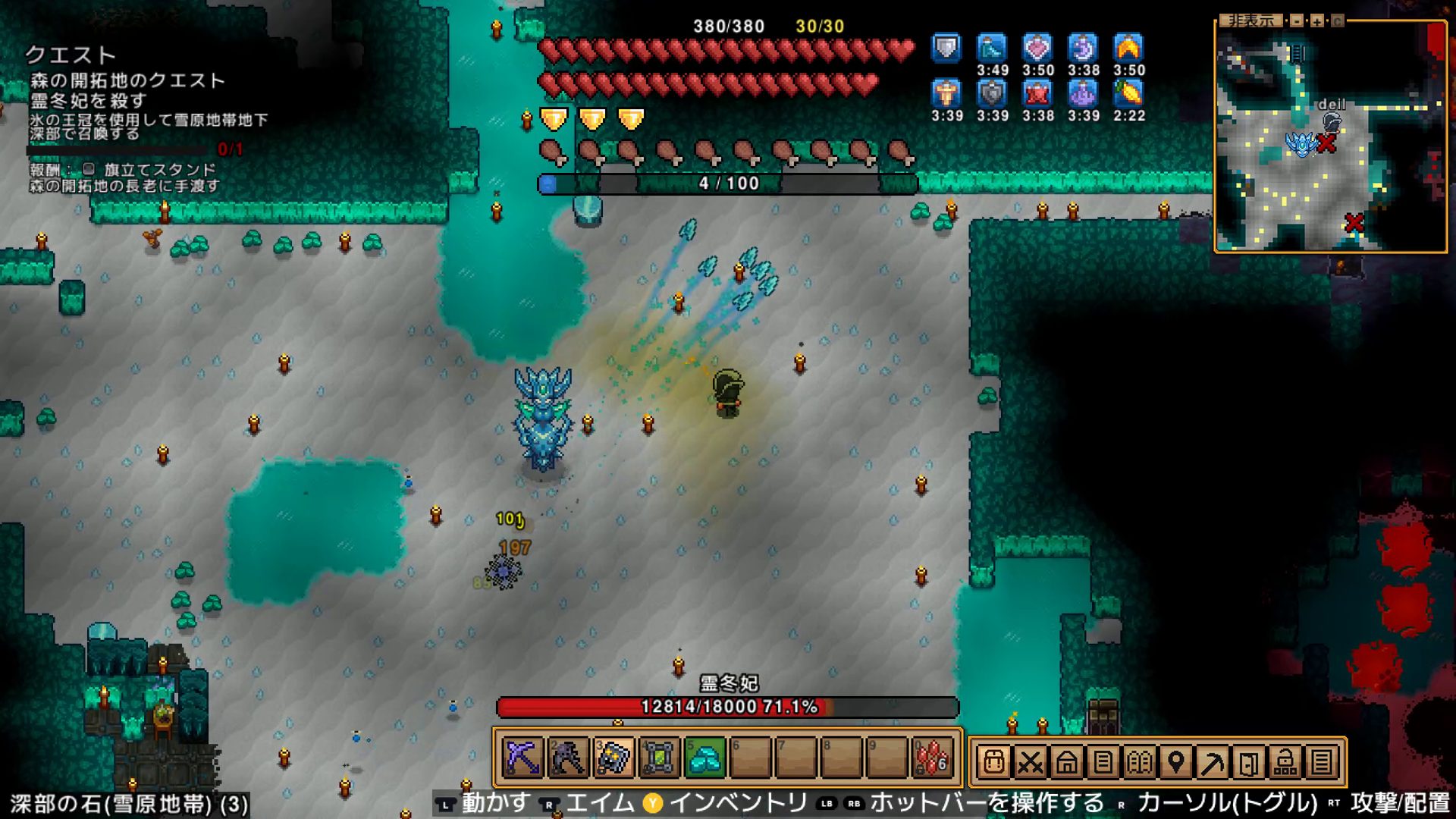Click the golden carrot food buff icon

pos(1128,94)
